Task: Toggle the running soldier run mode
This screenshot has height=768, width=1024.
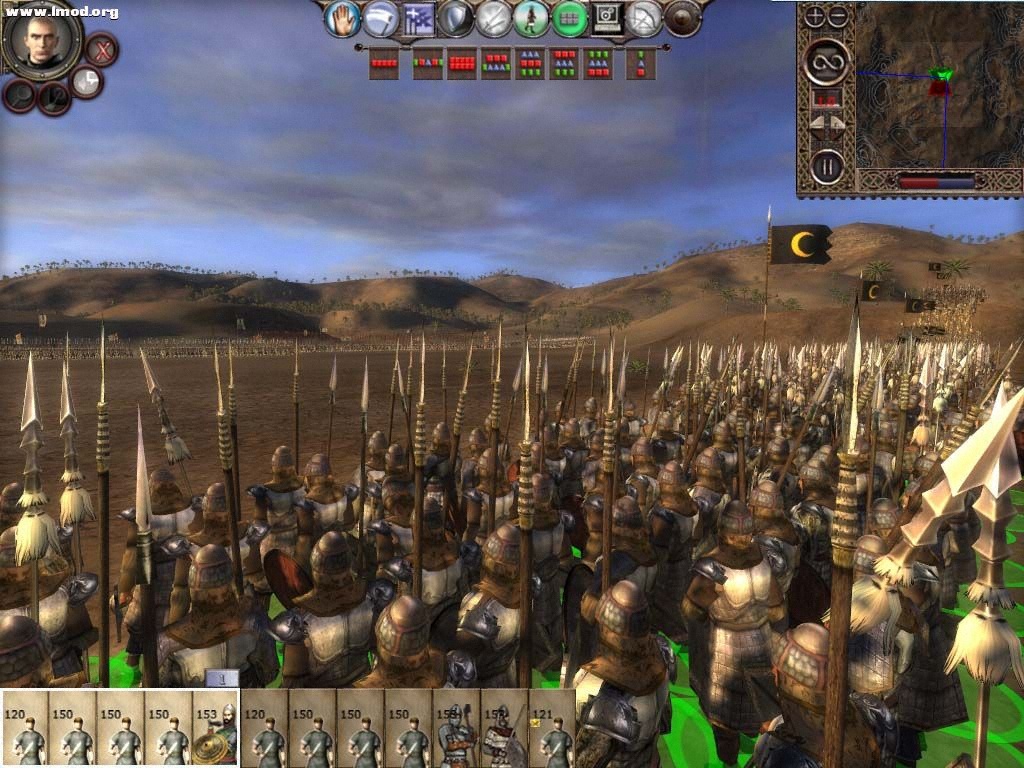Action: [x=532, y=18]
